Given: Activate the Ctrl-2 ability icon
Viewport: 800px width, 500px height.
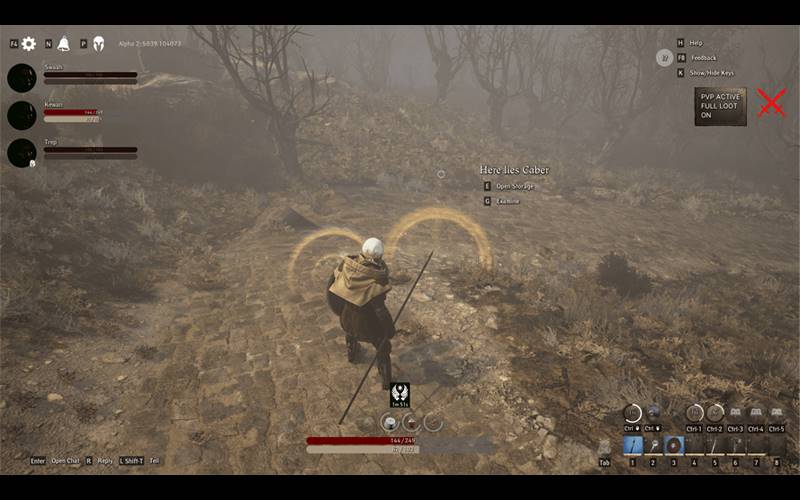Looking at the screenshot, I should coord(715,413).
